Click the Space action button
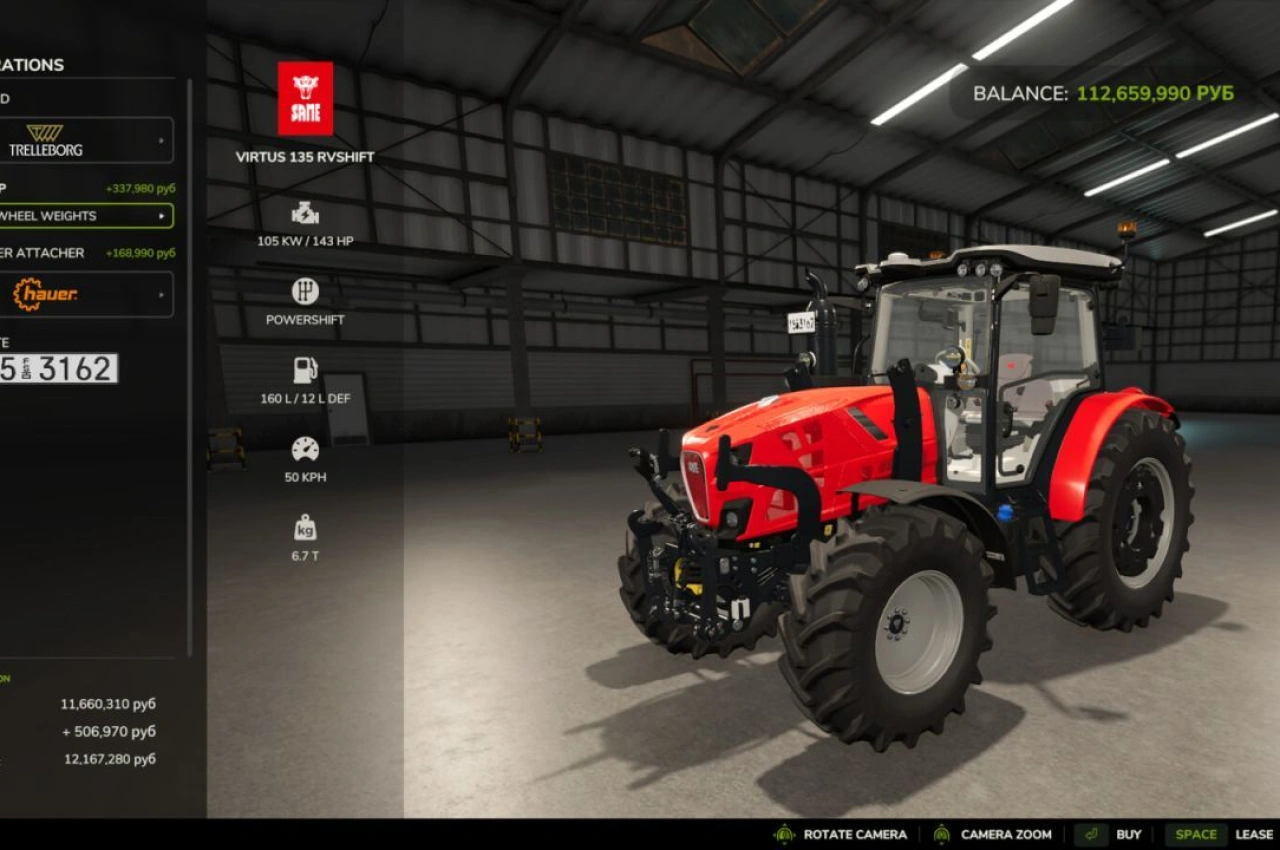The width and height of the screenshot is (1280, 850). 1196,833
